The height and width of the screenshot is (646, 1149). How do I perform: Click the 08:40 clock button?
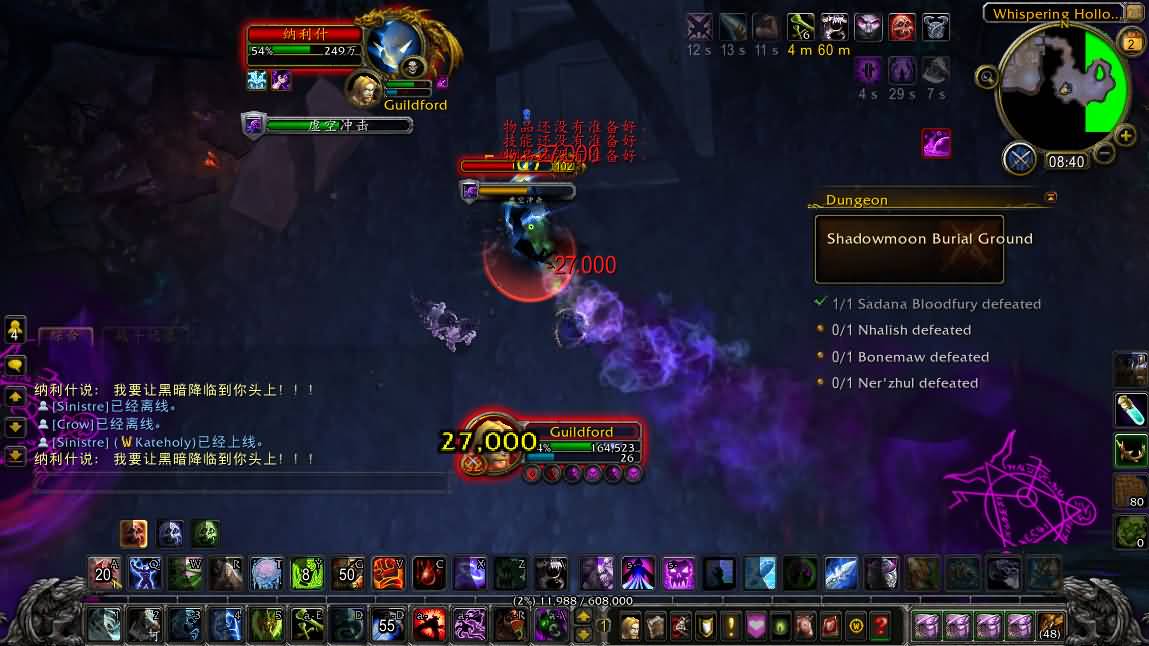[x=1066, y=161]
